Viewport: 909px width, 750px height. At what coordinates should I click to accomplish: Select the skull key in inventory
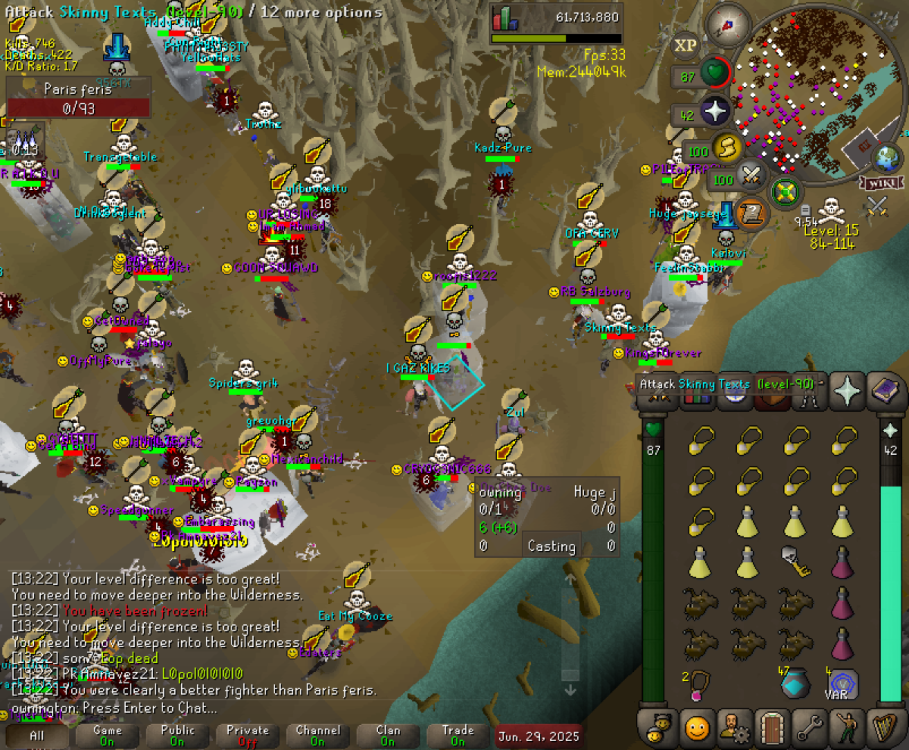(x=795, y=563)
